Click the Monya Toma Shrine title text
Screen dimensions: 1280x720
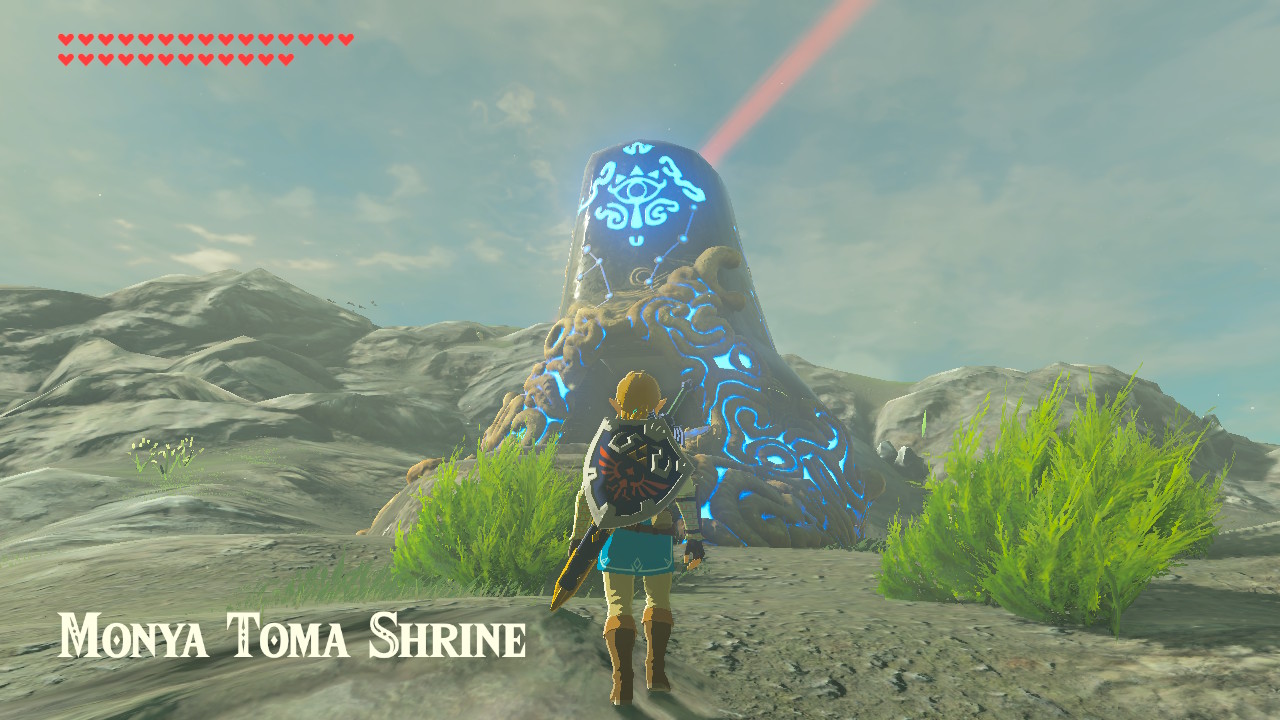coord(290,632)
